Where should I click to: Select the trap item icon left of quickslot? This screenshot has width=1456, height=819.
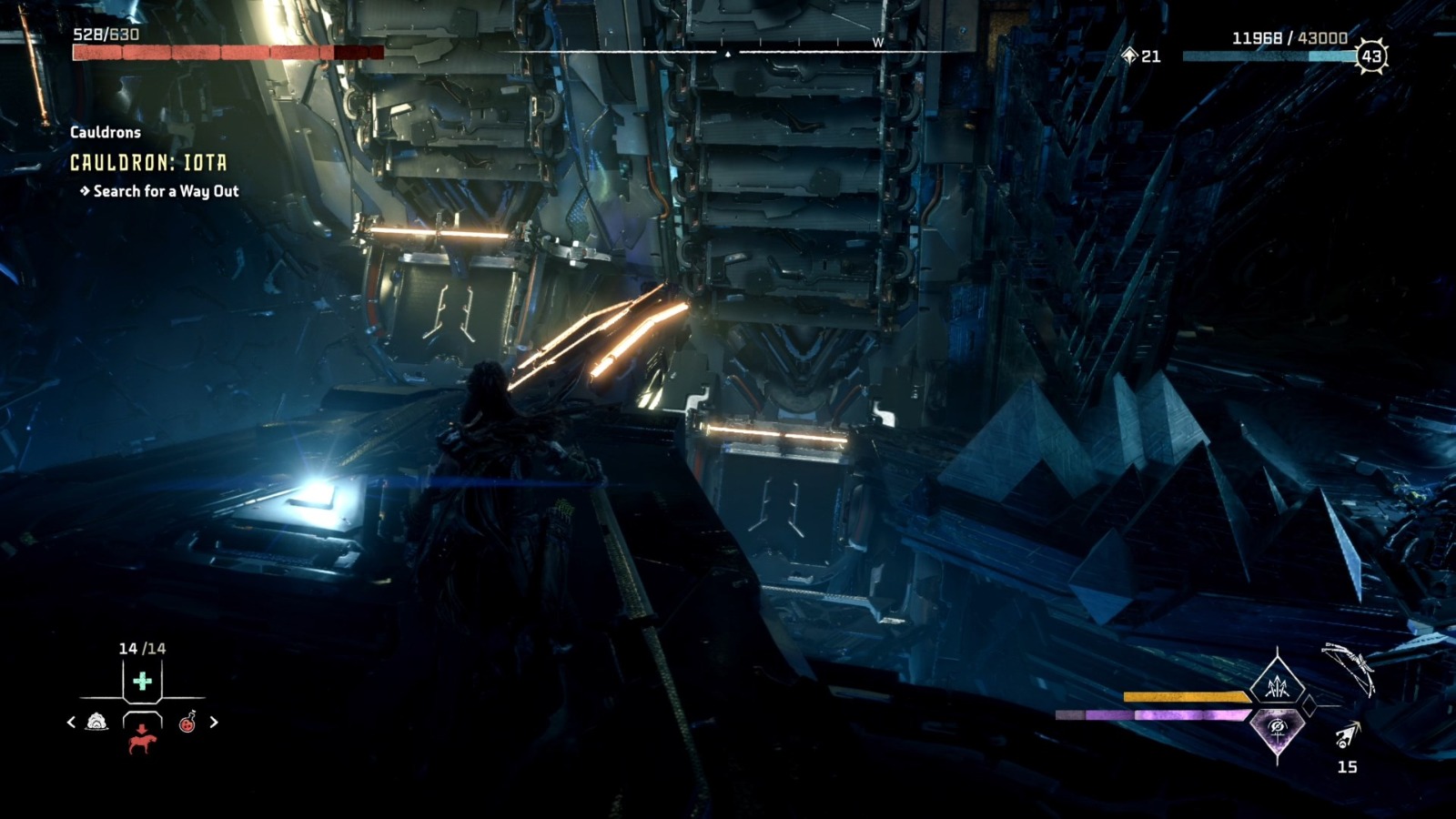coord(96,723)
